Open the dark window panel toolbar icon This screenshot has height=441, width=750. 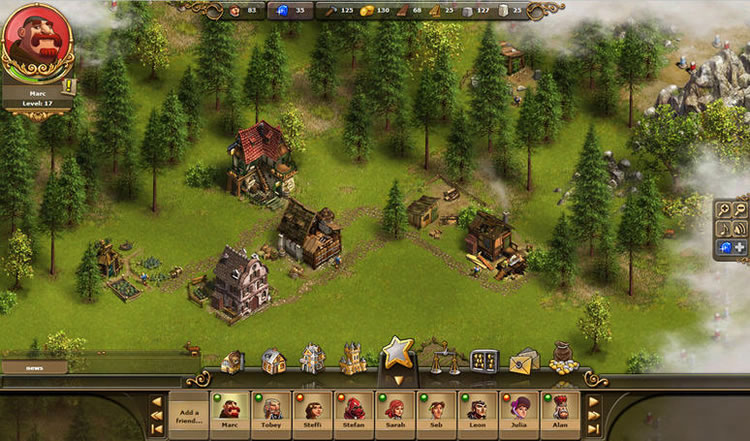(484, 360)
